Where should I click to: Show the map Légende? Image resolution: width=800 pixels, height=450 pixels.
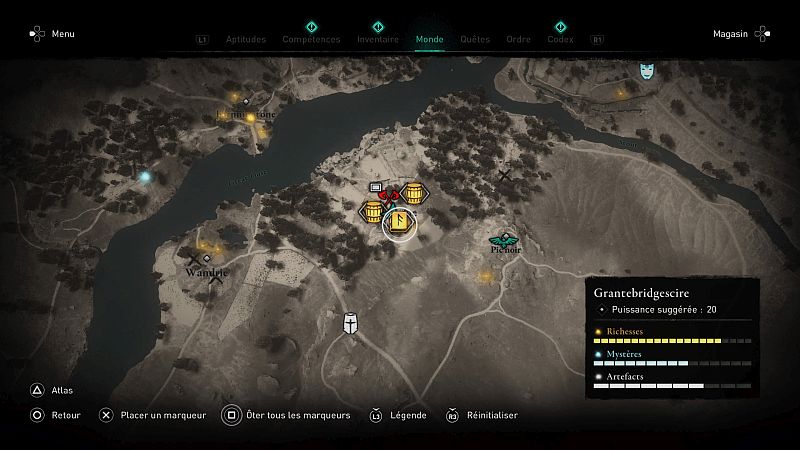399,415
